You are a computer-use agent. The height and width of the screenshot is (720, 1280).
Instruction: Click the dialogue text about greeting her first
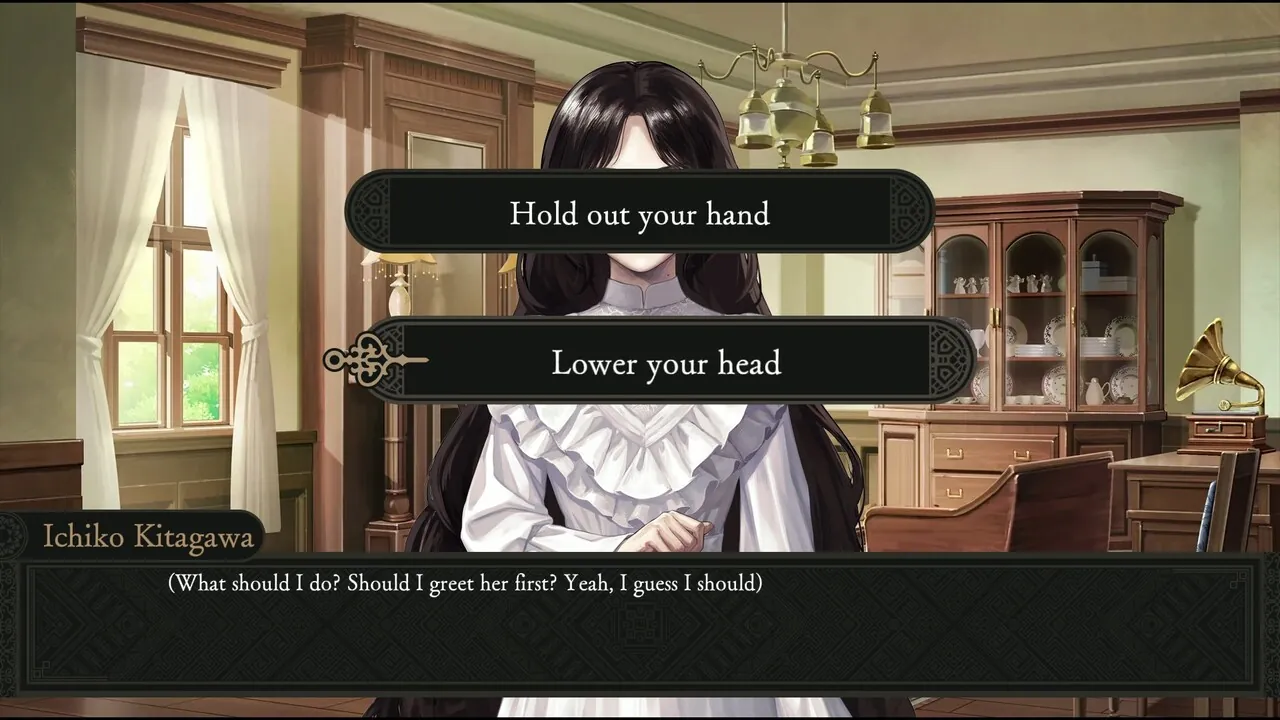point(470,584)
